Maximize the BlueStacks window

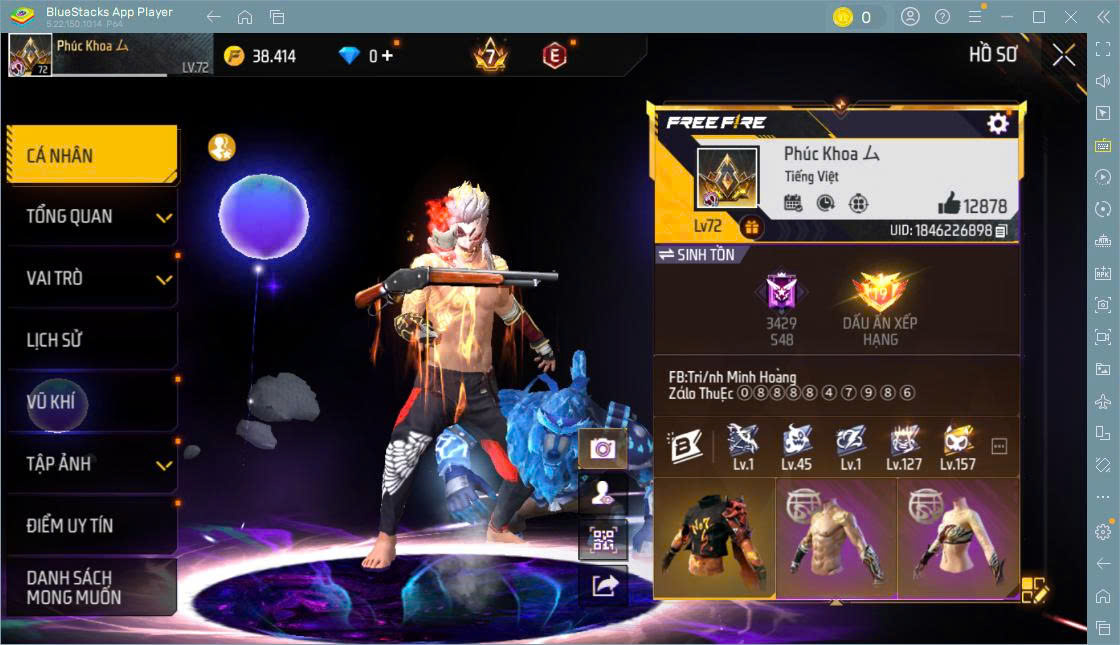pos(1039,17)
